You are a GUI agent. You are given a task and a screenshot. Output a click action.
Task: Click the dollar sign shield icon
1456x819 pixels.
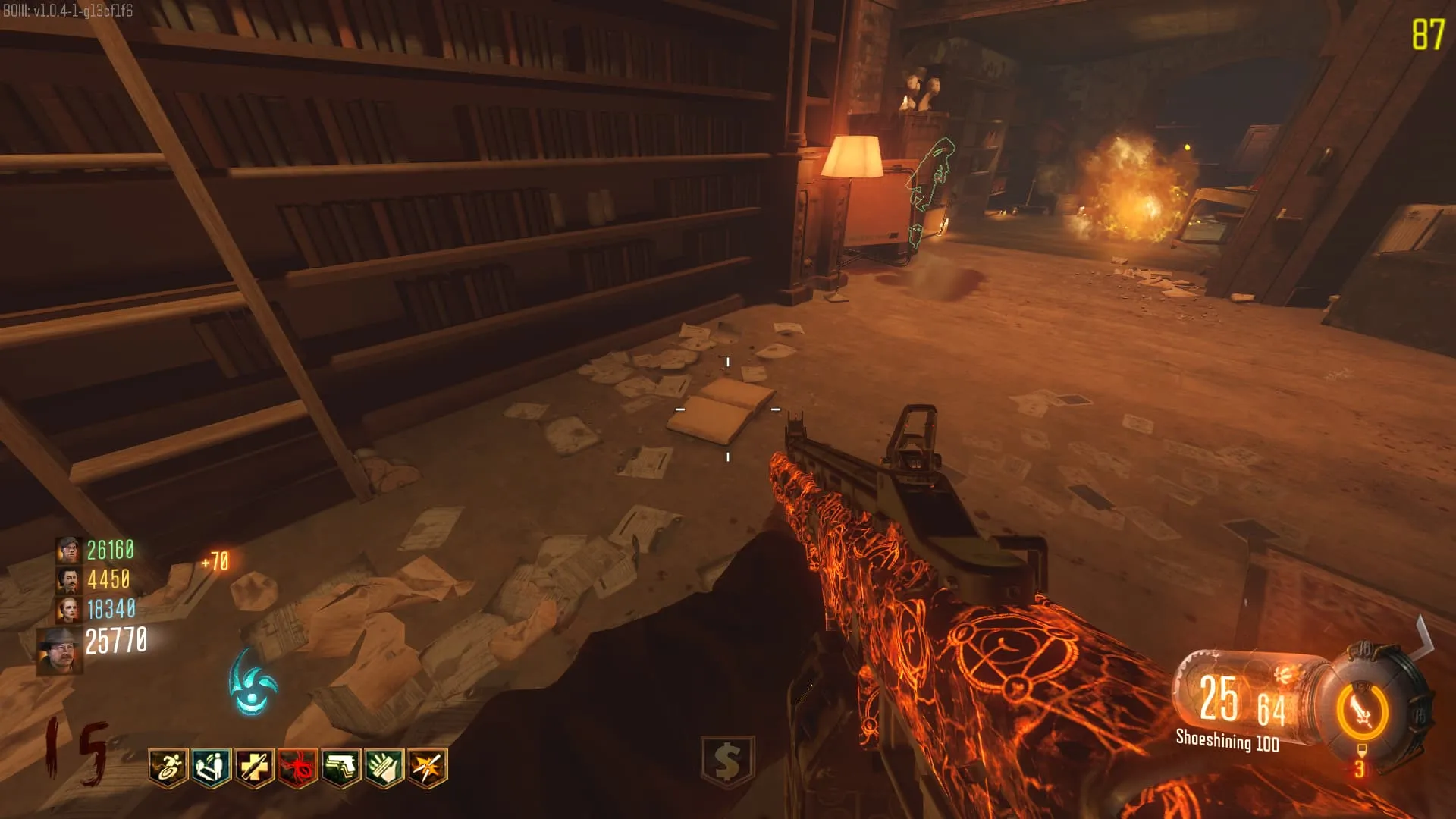tap(727, 761)
